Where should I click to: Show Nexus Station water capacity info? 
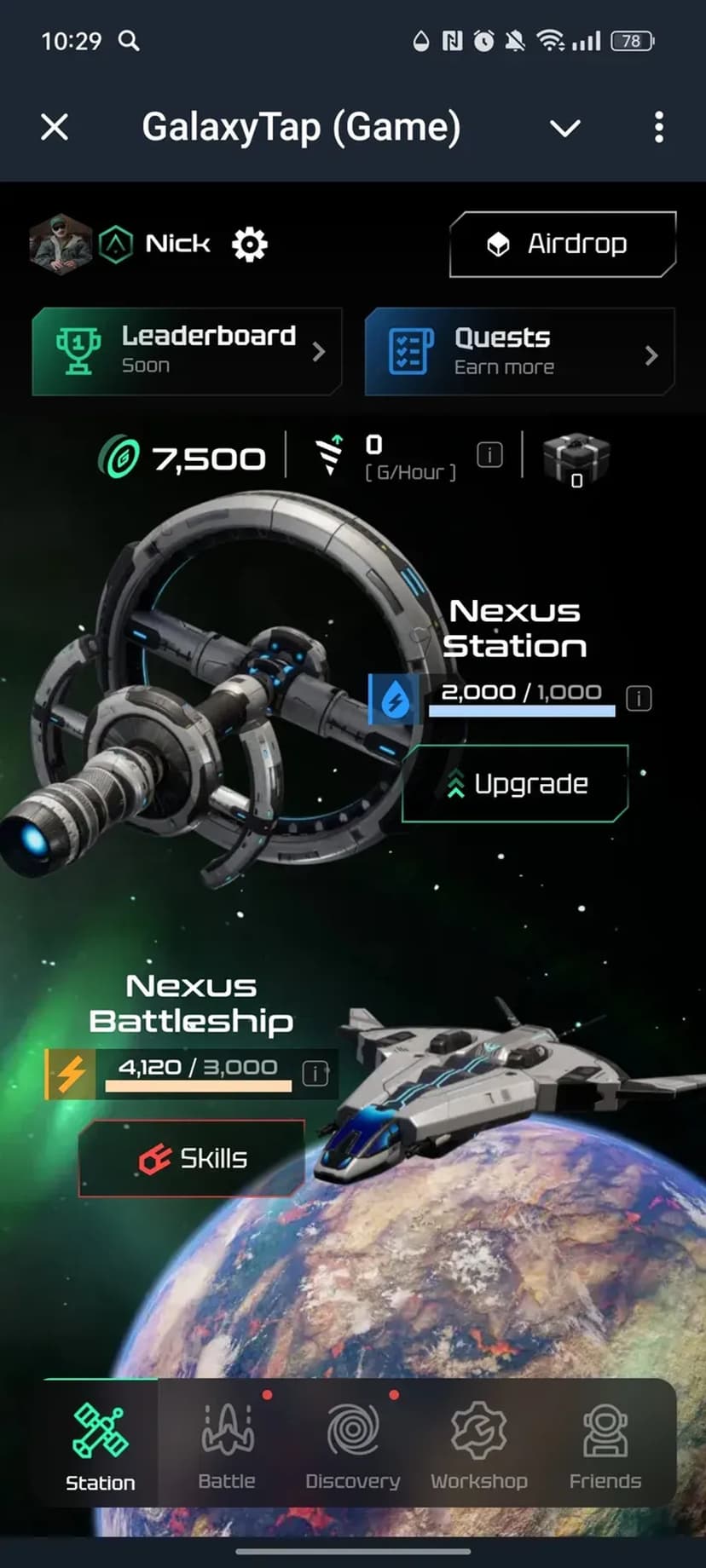(639, 699)
